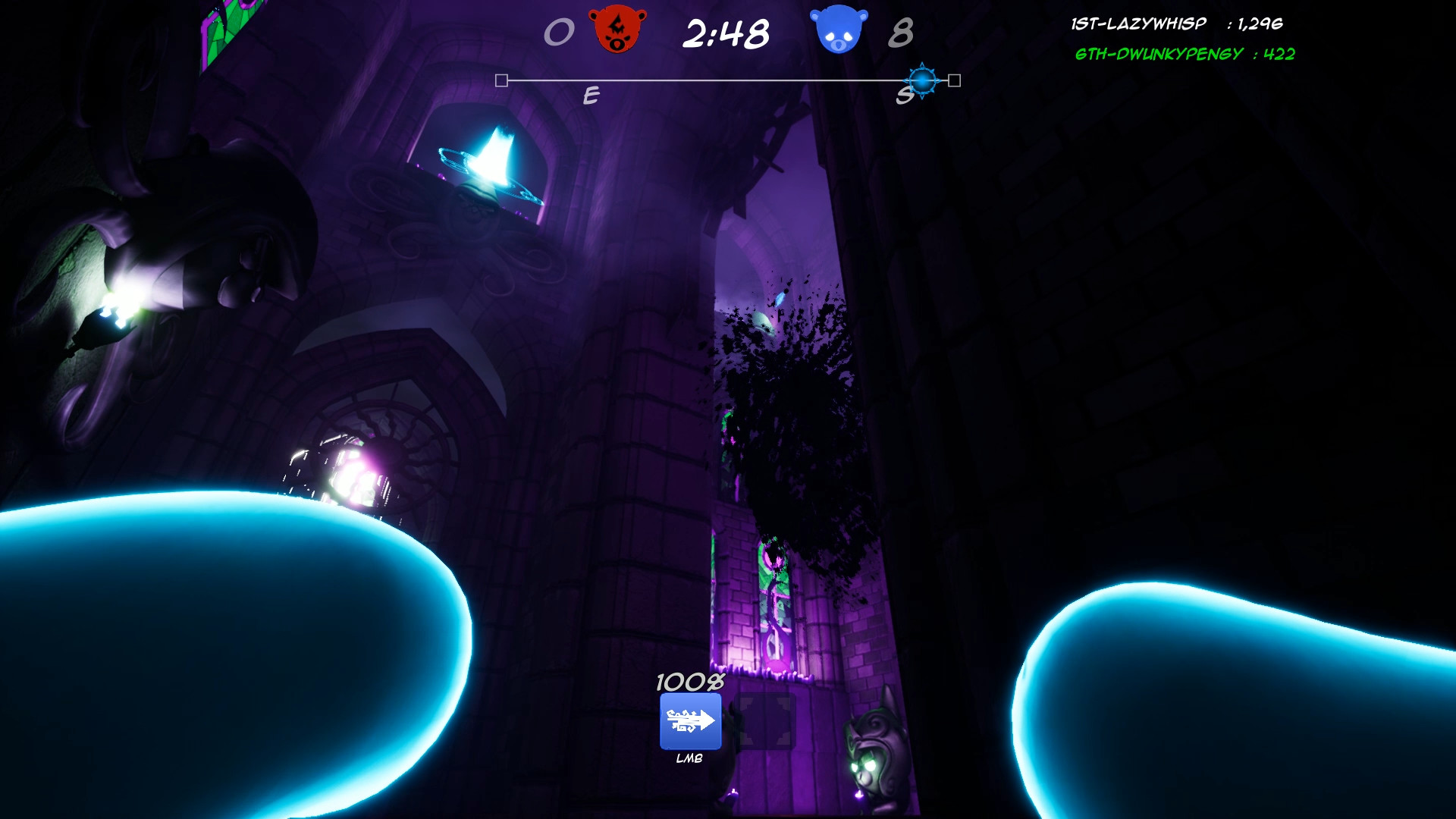The width and height of the screenshot is (1456, 819).
Task: Select the S direction label on the compass
Action: point(902,96)
